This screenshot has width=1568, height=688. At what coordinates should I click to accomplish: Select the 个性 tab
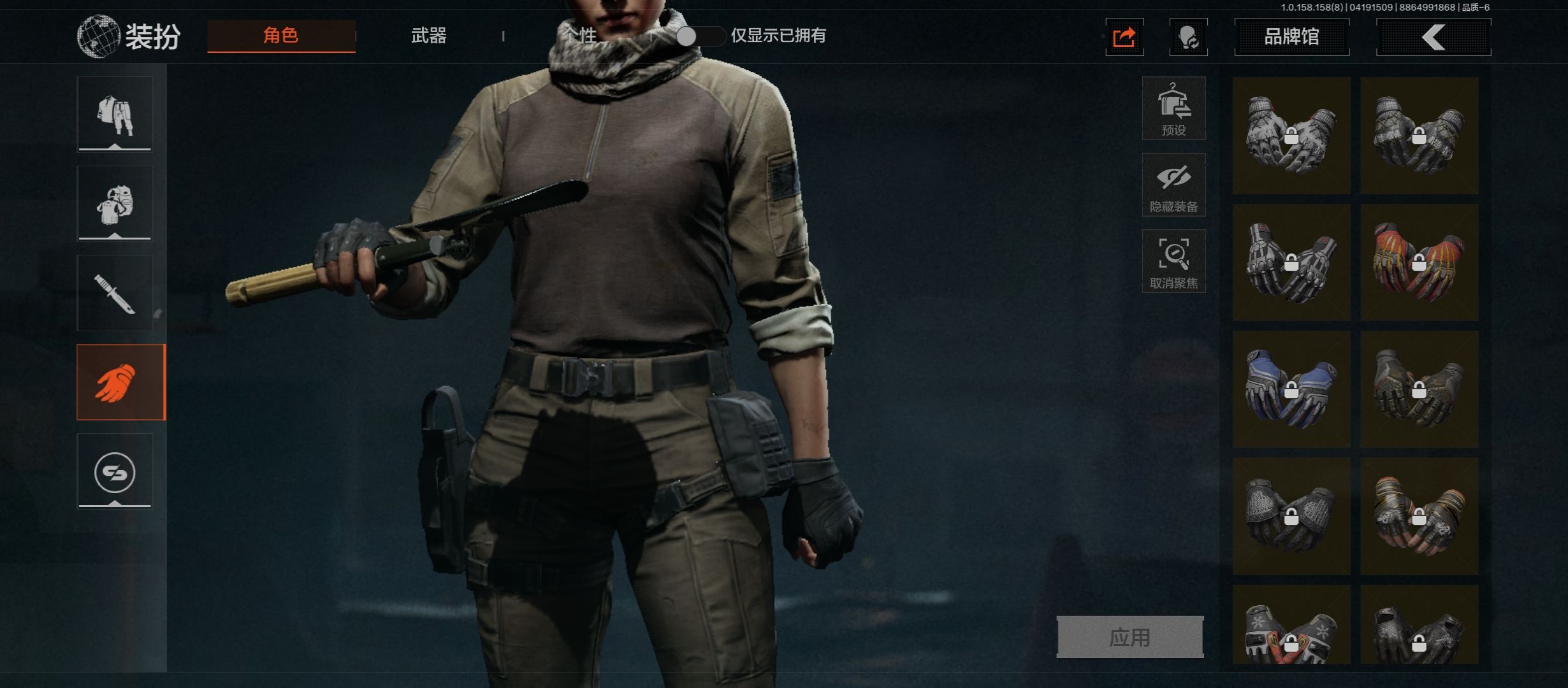(579, 36)
